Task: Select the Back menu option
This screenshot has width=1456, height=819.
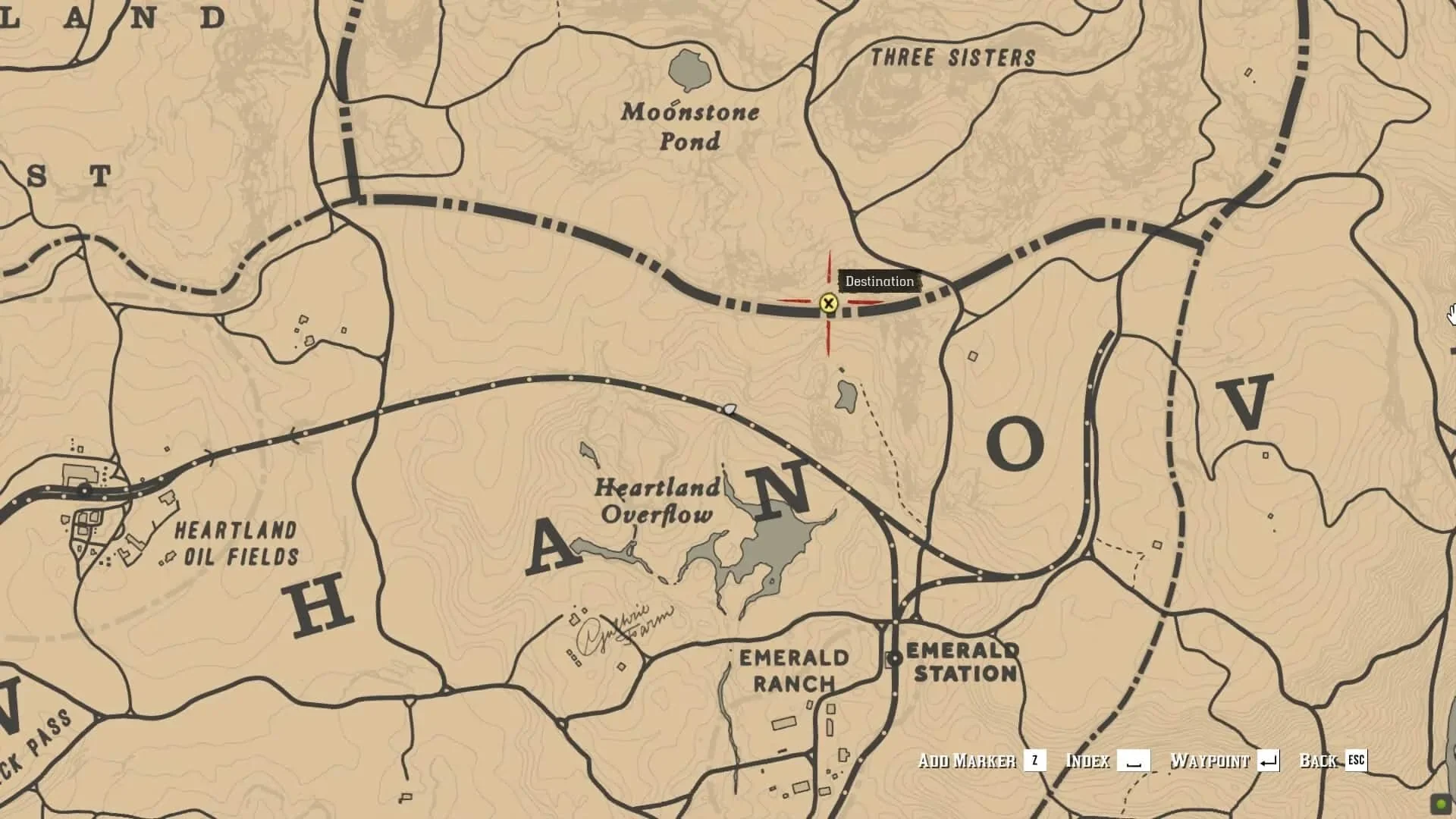Action: pyautogui.click(x=1317, y=761)
